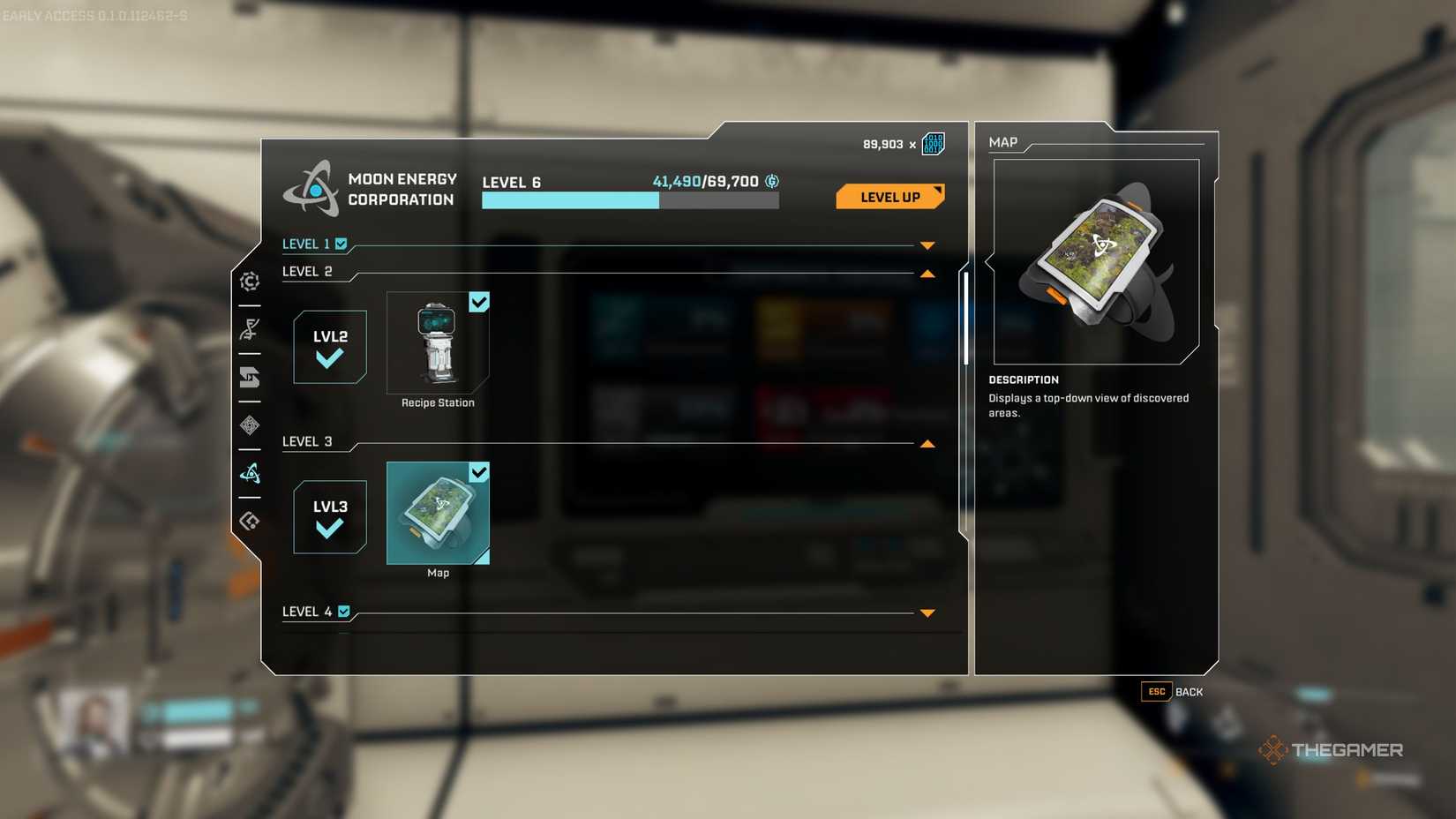Switch to the Map panel header
The width and height of the screenshot is (1456, 819).
tap(1004, 142)
